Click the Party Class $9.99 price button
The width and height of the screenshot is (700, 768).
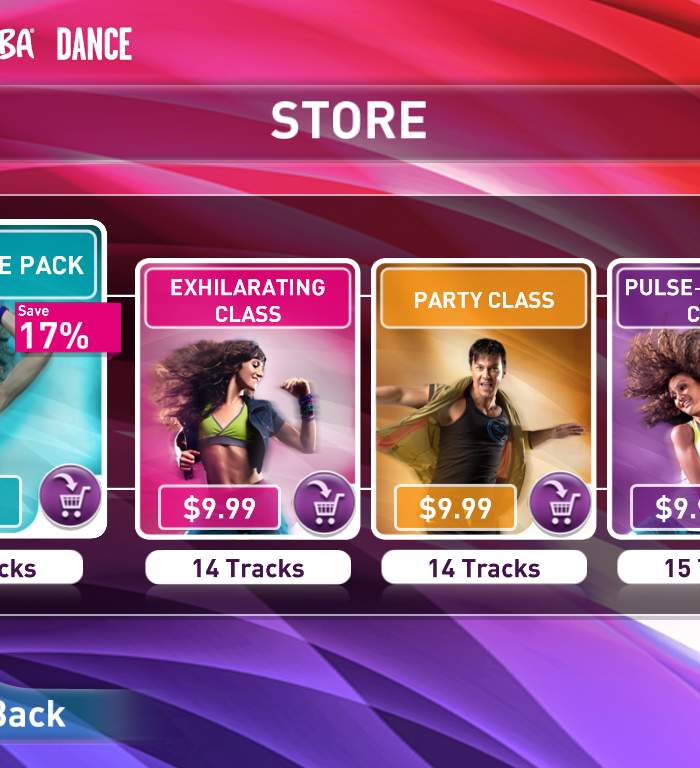[456, 508]
